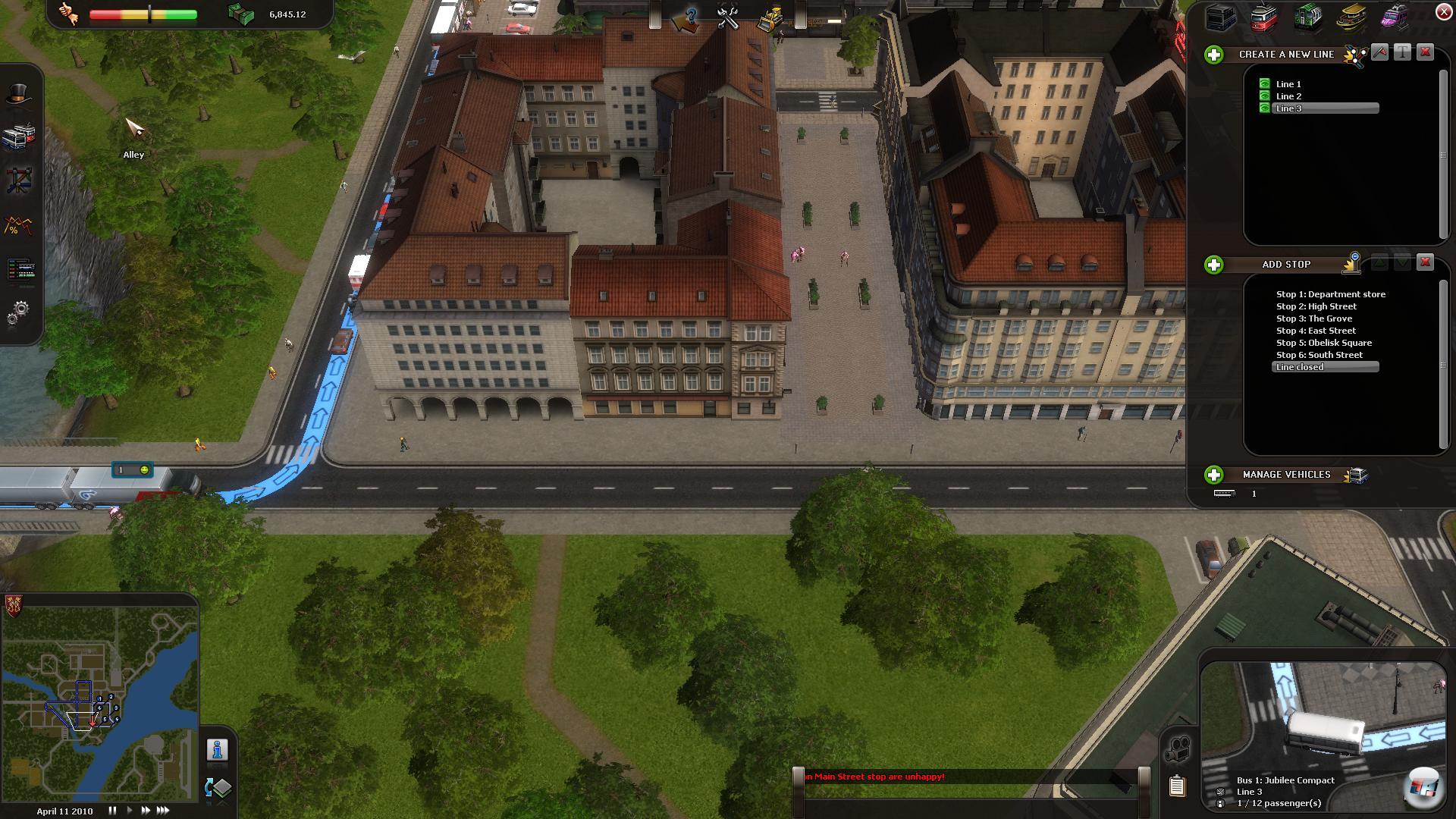Select Line 1 in the line list
The image size is (1456, 819).
[1288, 84]
